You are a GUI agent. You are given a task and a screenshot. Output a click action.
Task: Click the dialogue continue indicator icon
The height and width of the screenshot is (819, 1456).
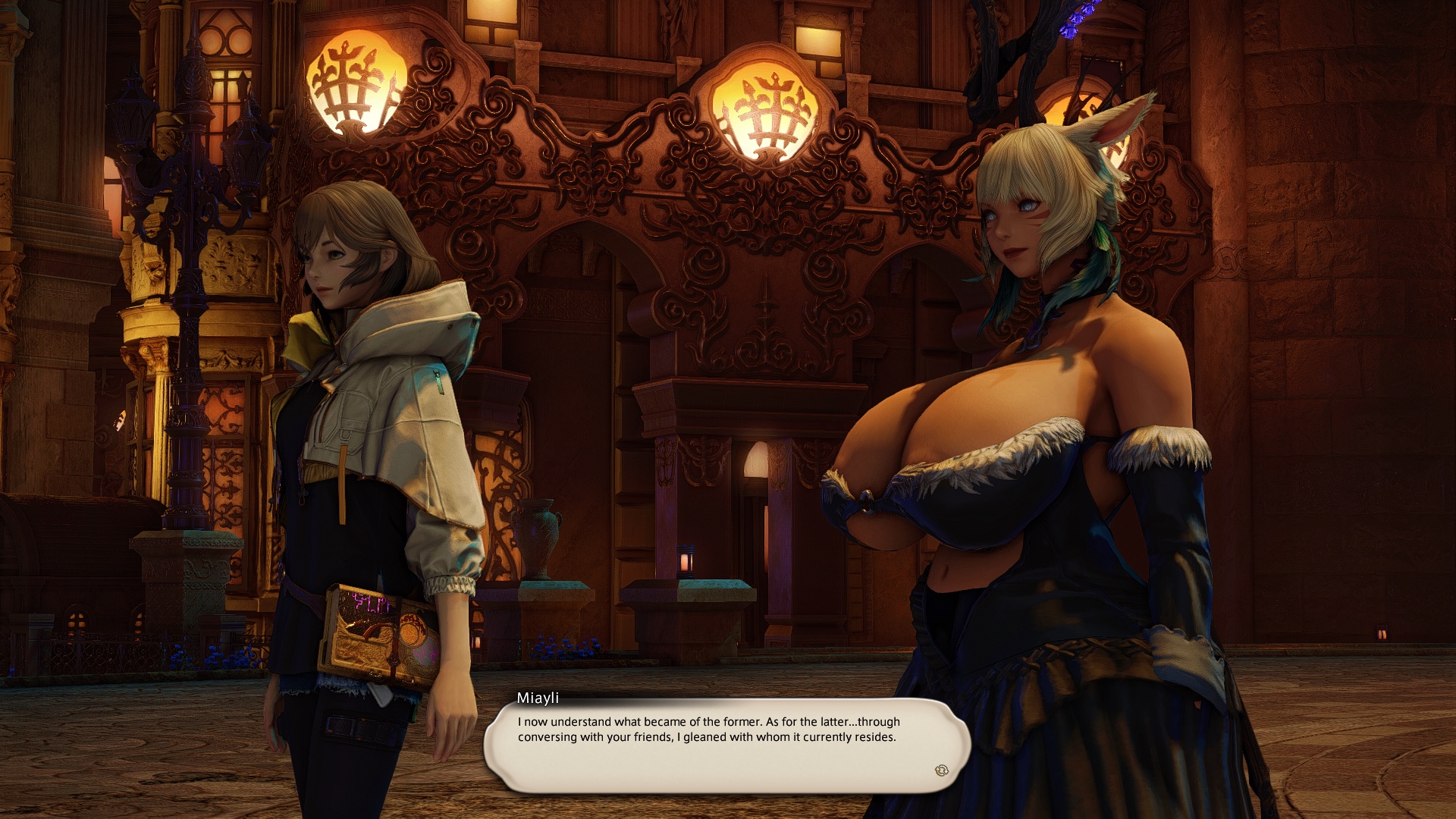[941, 770]
